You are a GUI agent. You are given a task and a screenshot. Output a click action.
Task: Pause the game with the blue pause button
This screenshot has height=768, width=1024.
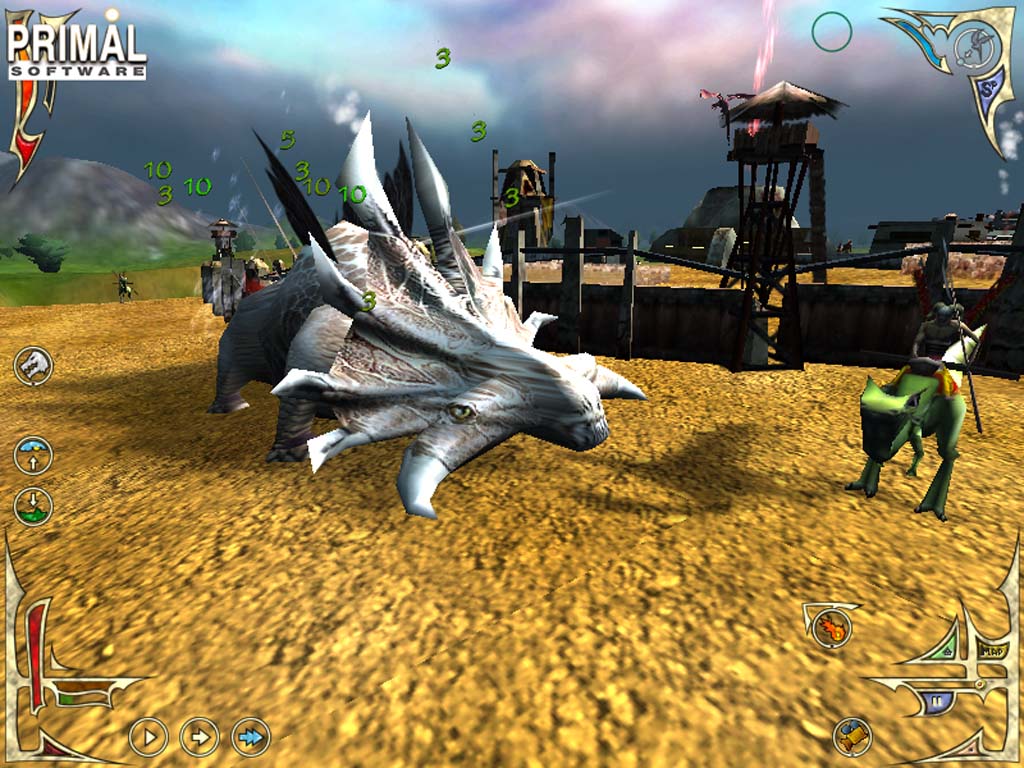coord(937,702)
